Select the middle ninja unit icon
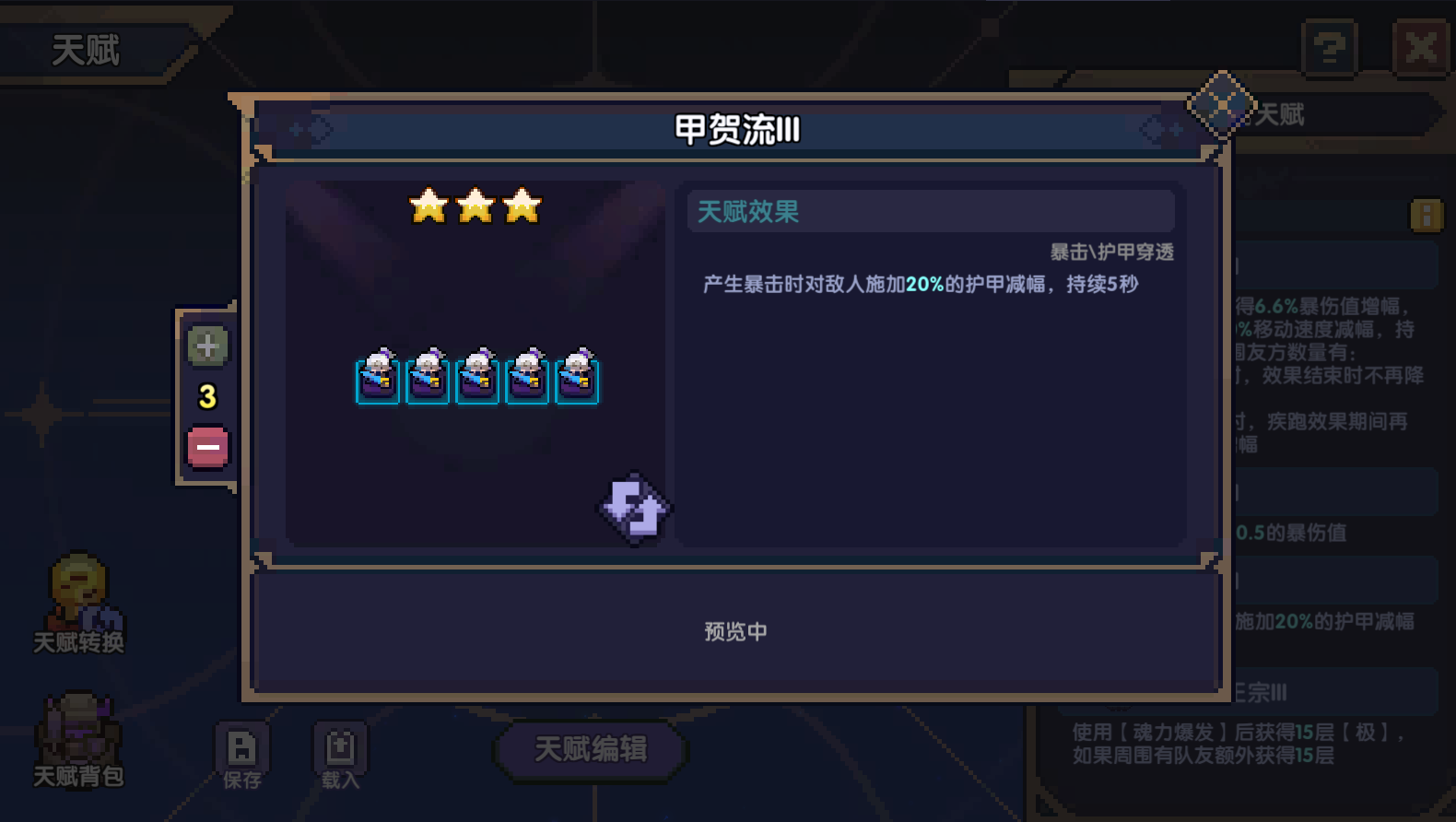 click(477, 380)
